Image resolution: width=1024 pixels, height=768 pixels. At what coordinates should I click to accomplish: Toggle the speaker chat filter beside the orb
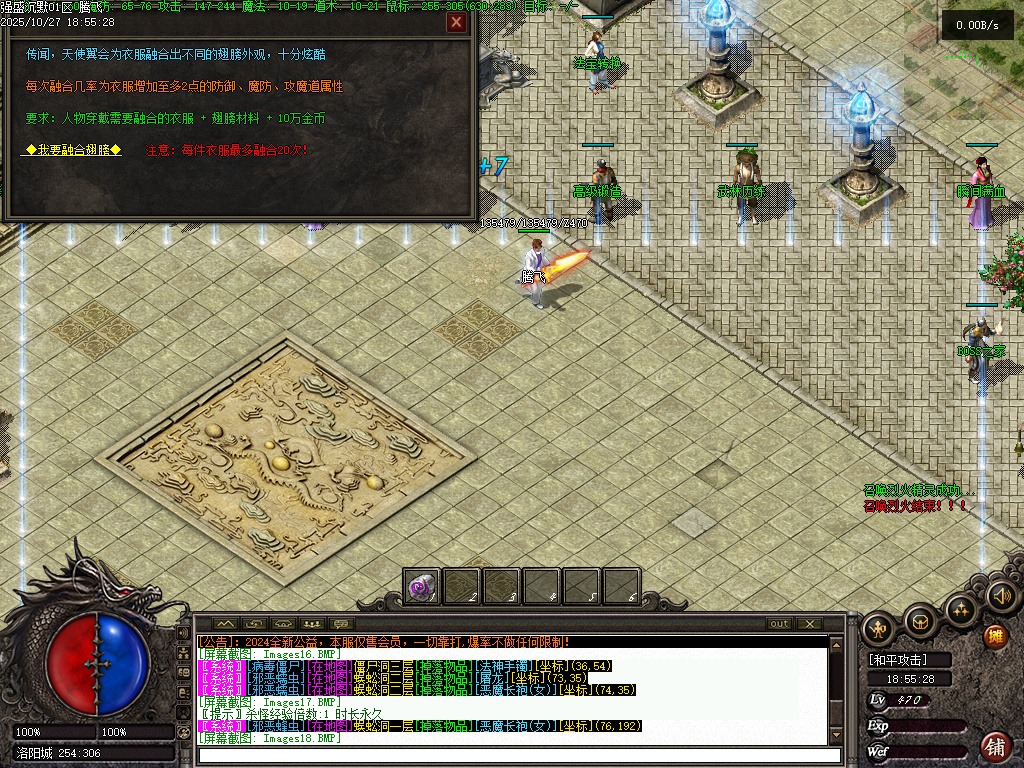(183, 633)
